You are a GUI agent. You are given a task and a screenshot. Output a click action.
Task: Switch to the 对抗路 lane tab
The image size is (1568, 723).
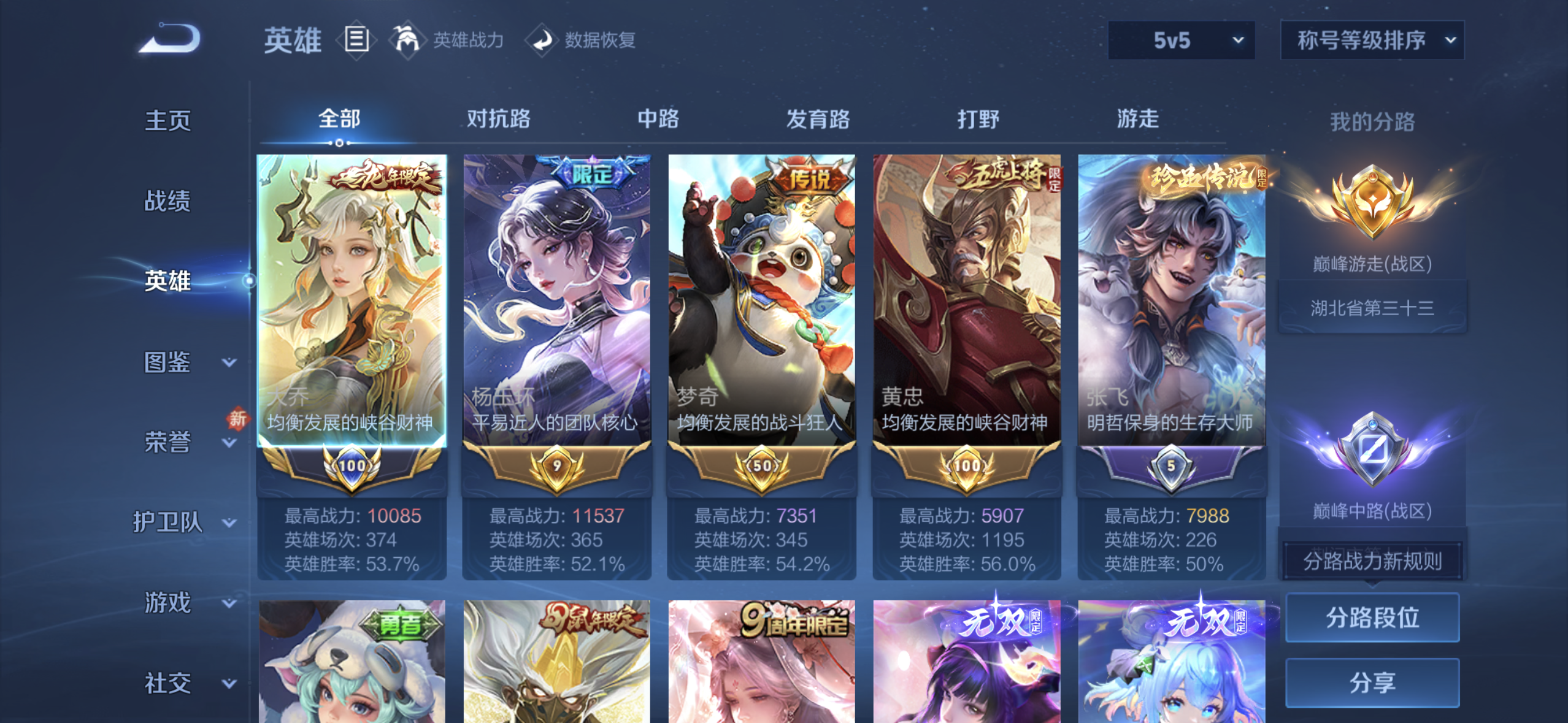tap(499, 118)
